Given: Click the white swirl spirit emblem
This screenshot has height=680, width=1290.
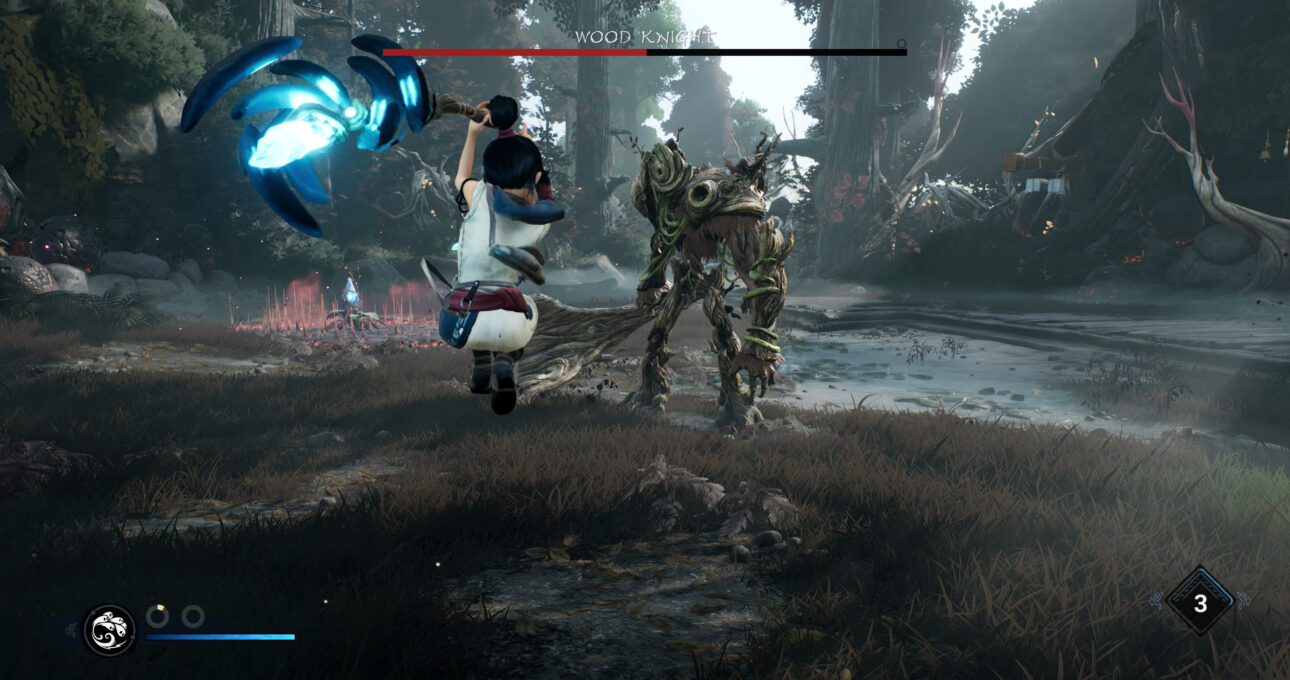Looking at the screenshot, I should tap(109, 630).
